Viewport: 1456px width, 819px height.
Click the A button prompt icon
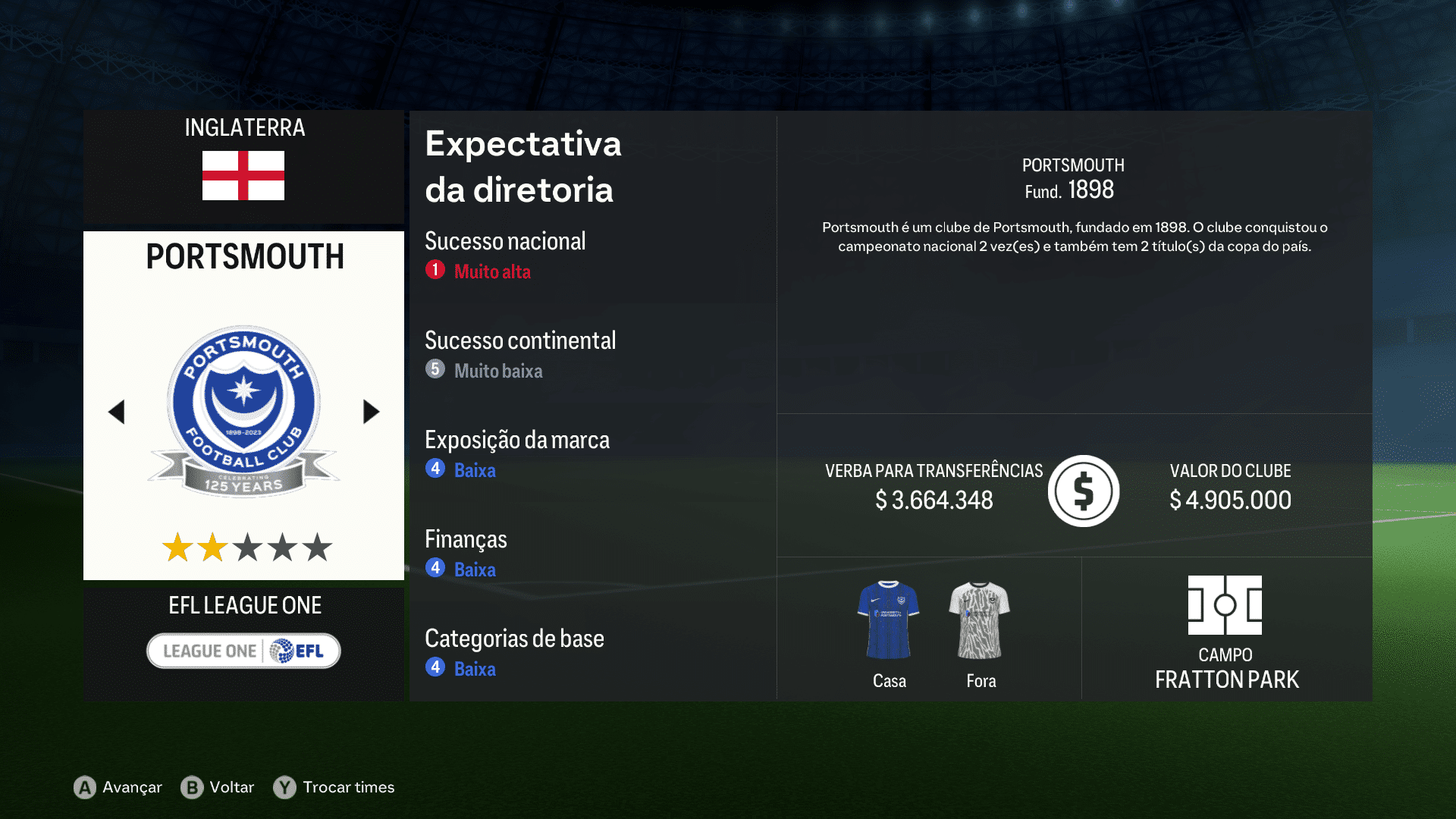(83, 788)
